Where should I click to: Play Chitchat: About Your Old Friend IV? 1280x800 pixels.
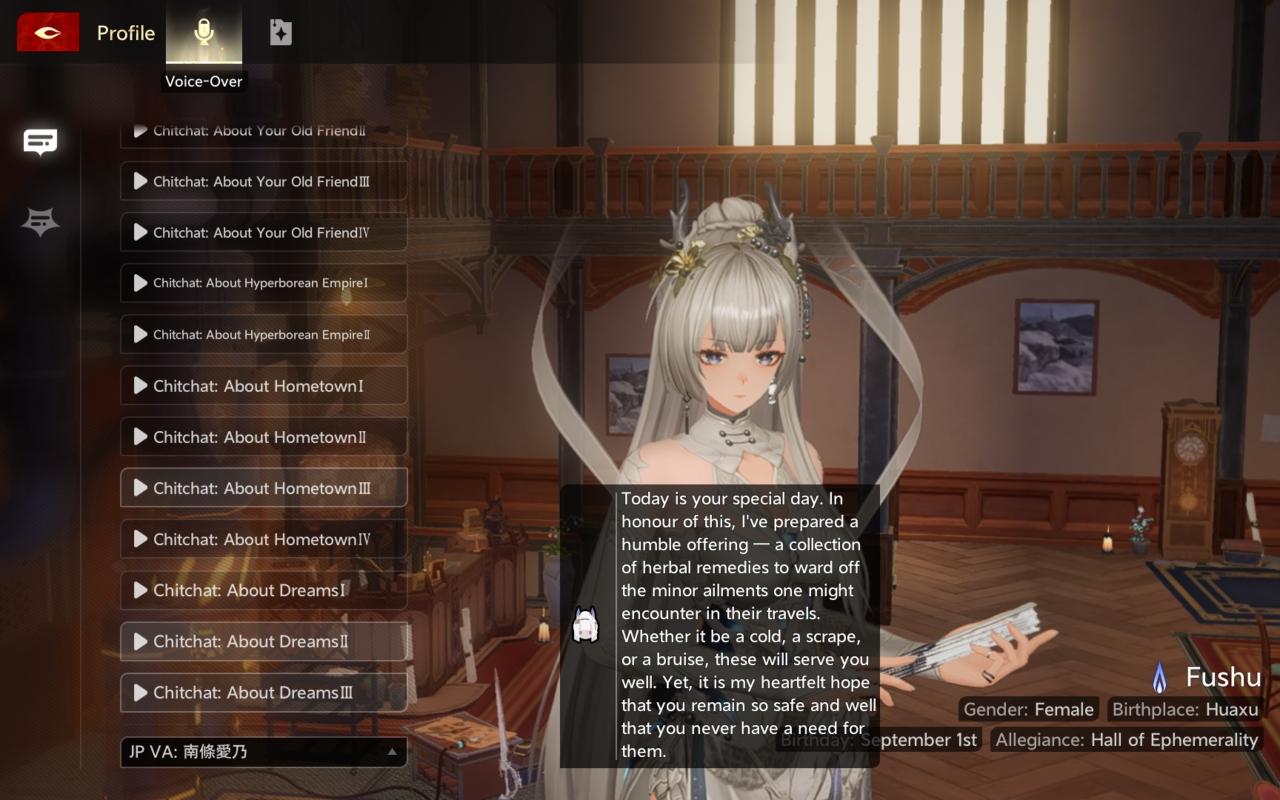pyautogui.click(x=263, y=232)
